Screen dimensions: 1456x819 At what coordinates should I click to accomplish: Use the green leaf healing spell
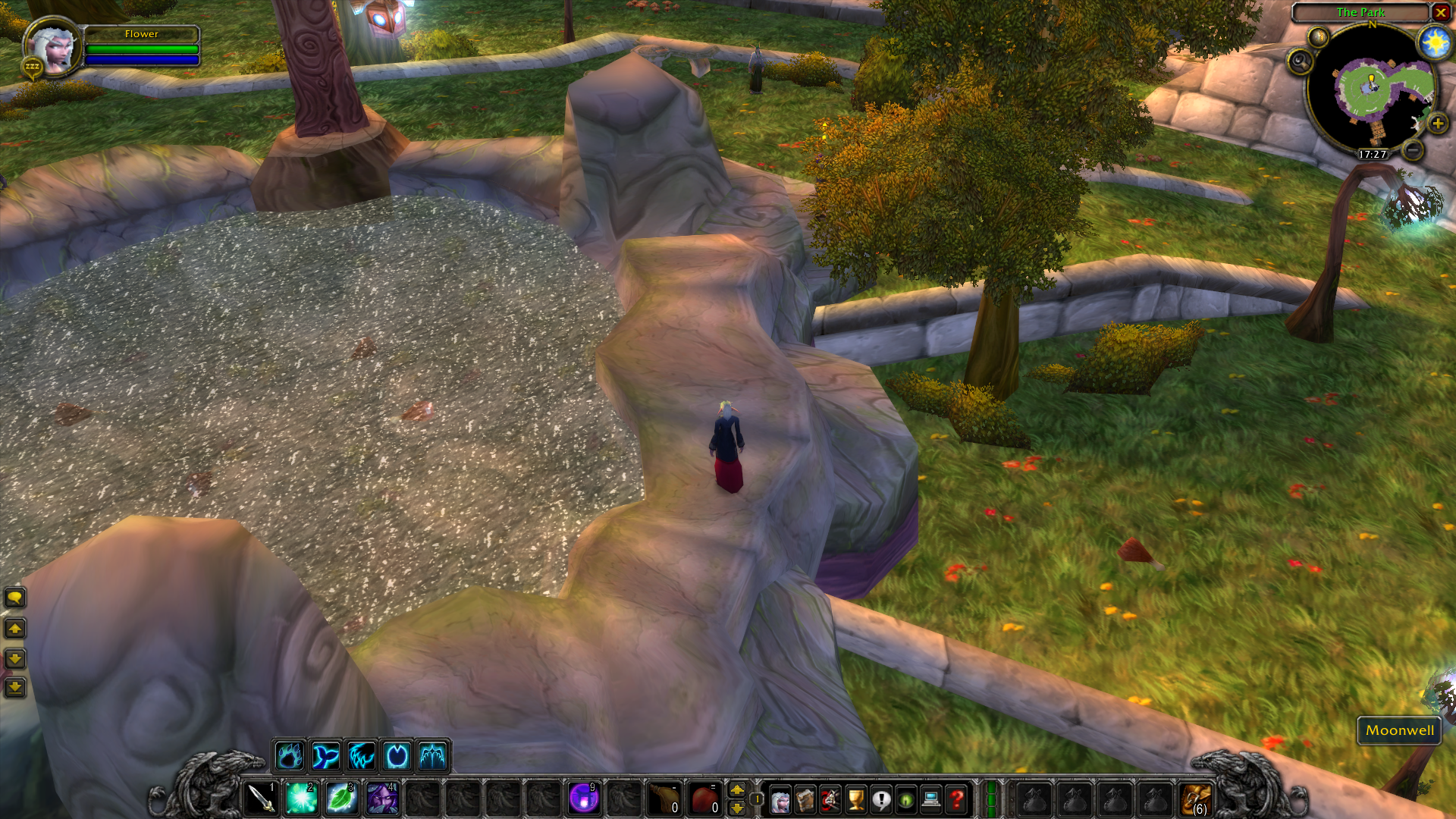click(x=341, y=799)
